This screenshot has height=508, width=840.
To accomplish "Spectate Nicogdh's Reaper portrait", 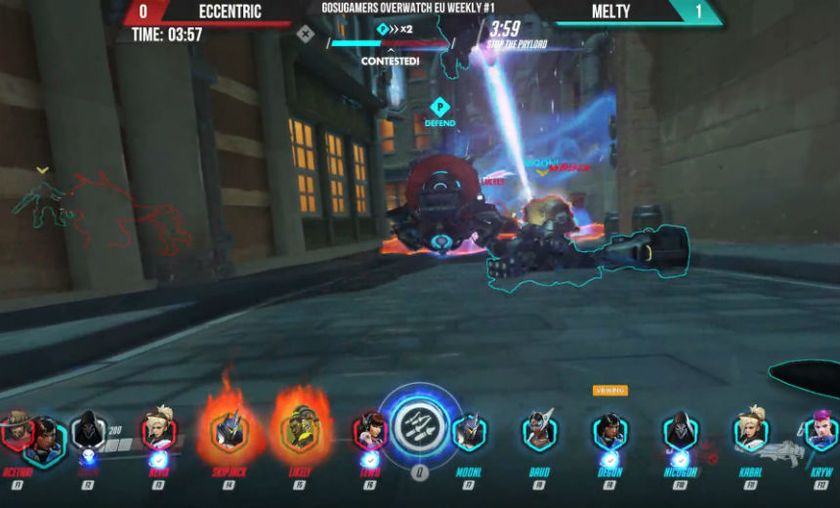I will click(680, 433).
